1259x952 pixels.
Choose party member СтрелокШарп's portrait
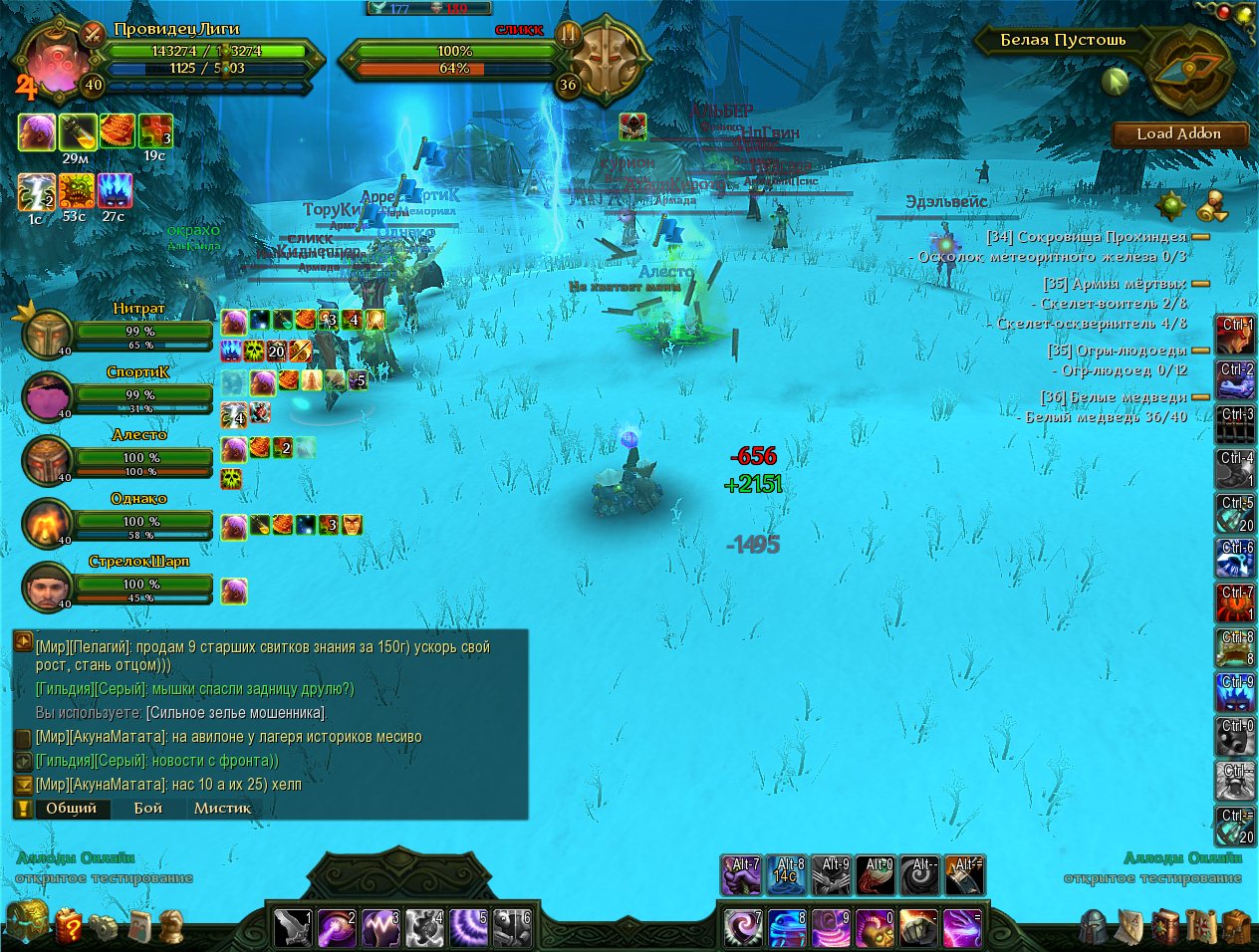pyautogui.click(x=47, y=586)
